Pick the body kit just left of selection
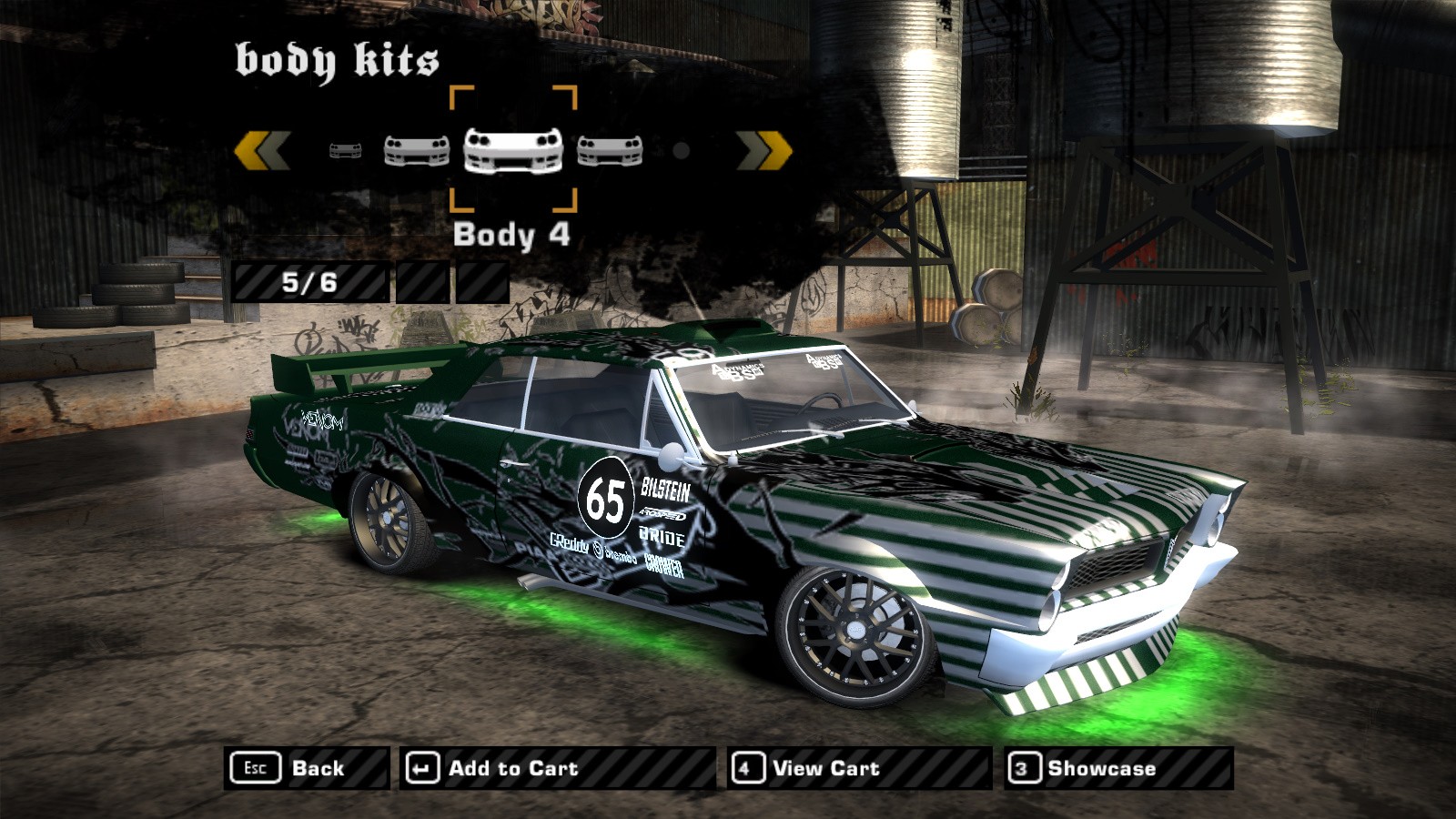Screen dimensions: 1456x819 click(x=417, y=150)
